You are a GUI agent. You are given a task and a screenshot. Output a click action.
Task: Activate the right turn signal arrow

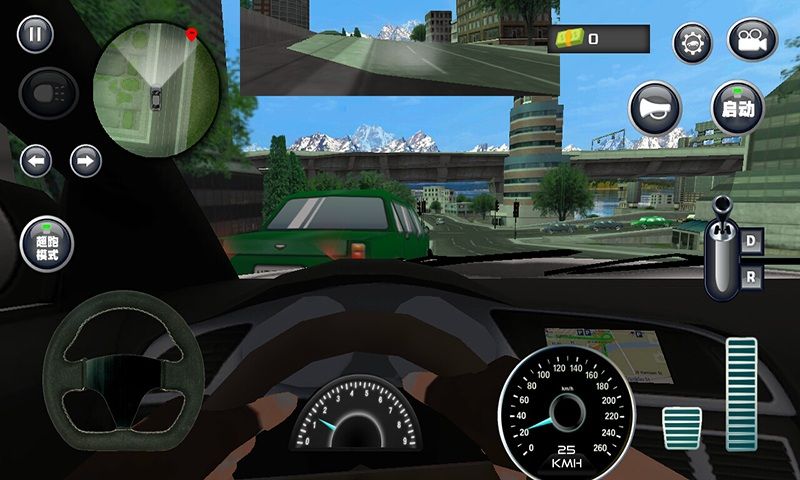[86, 160]
